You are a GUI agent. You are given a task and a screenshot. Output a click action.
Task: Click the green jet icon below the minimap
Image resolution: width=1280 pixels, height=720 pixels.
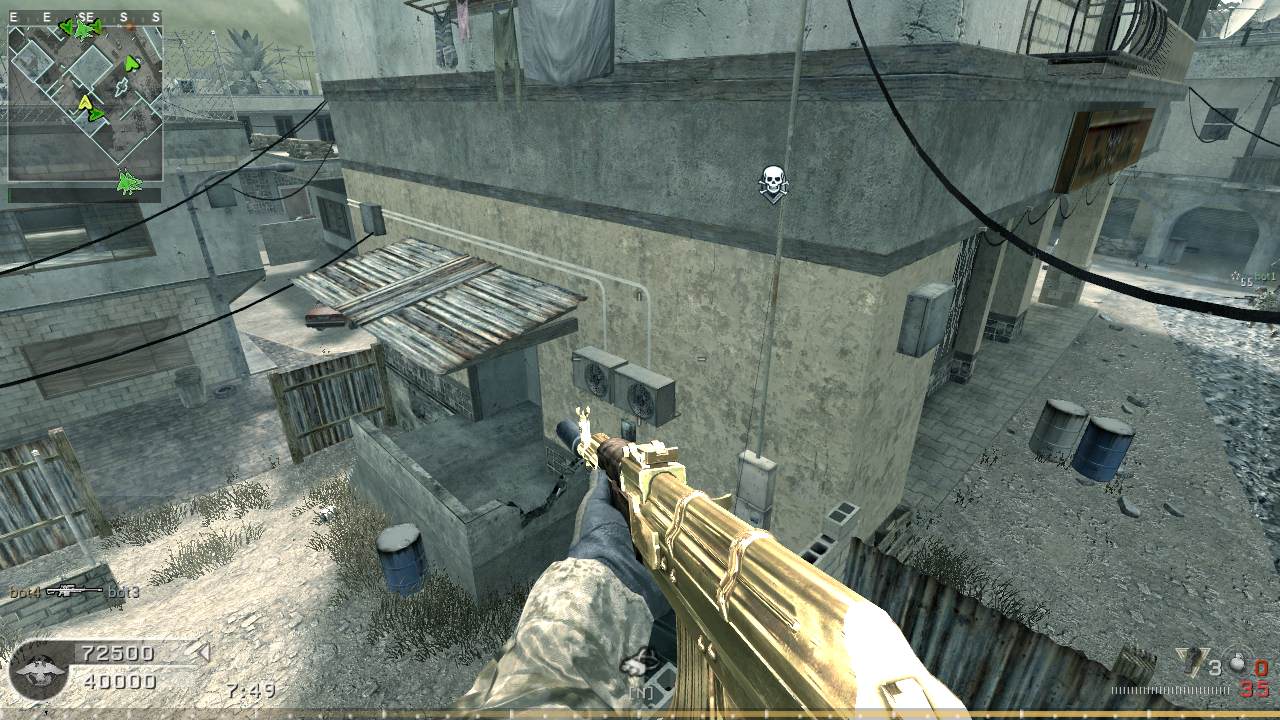(x=128, y=182)
